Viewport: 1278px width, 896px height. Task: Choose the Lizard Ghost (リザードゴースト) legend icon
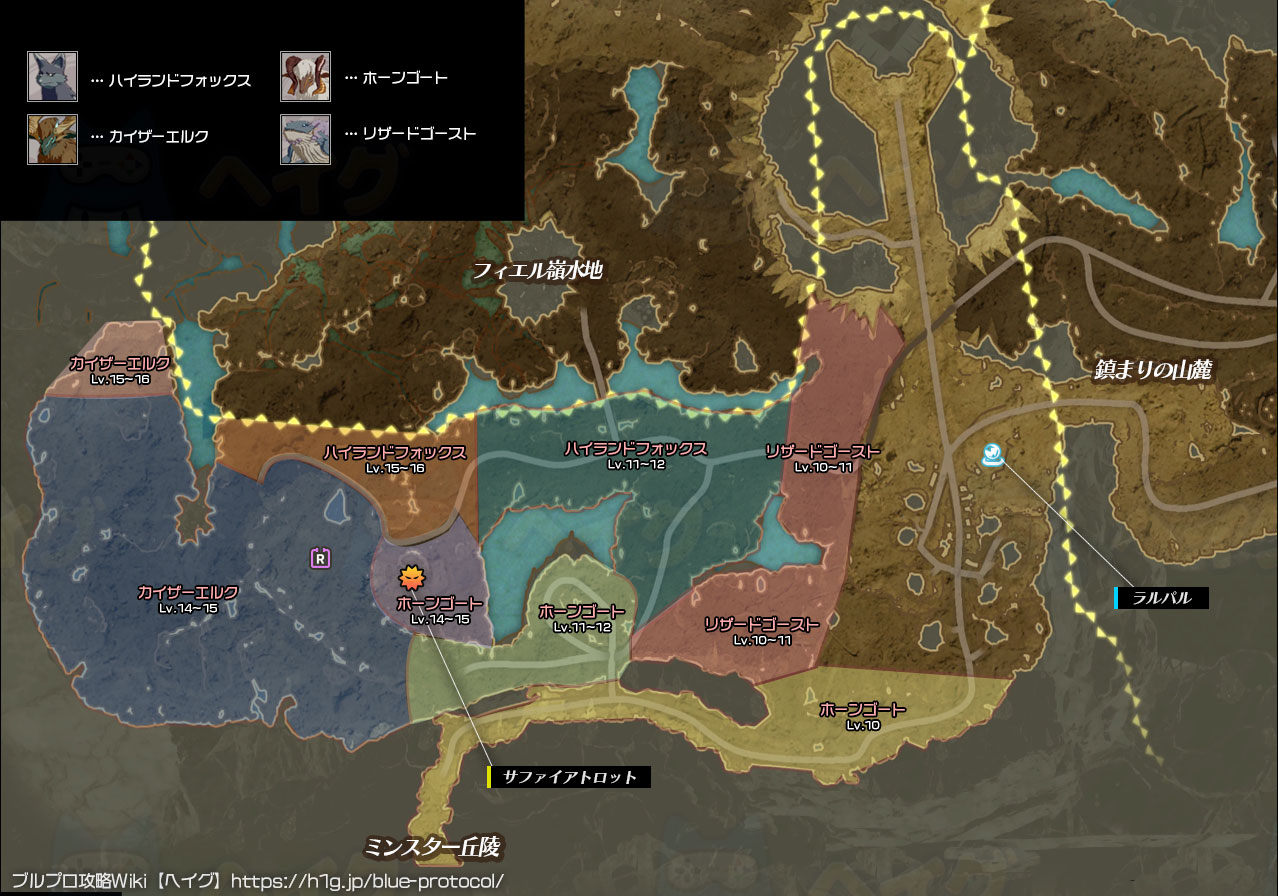tap(304, 138)
